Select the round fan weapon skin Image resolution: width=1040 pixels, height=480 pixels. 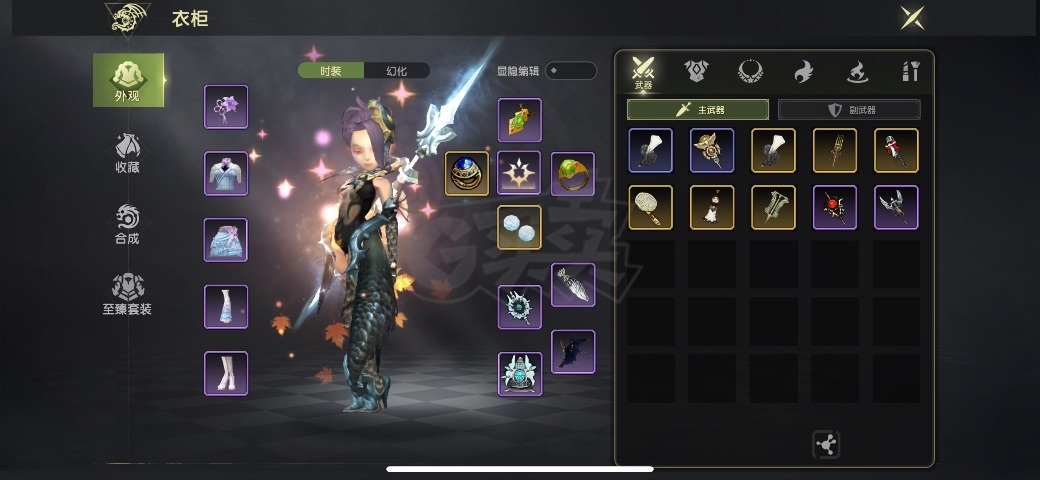click(650, 207)
